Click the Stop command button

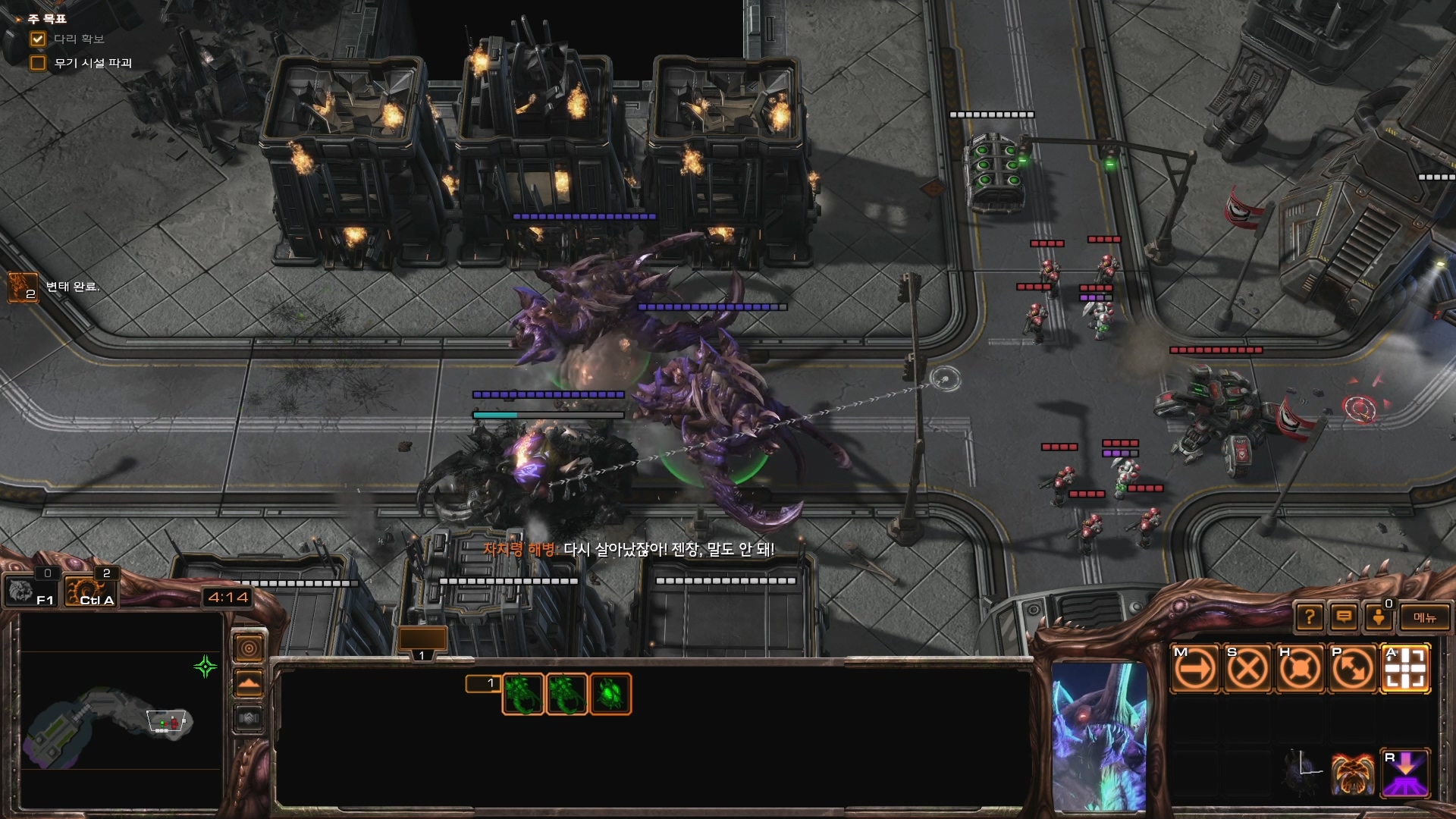(1247, 669)
